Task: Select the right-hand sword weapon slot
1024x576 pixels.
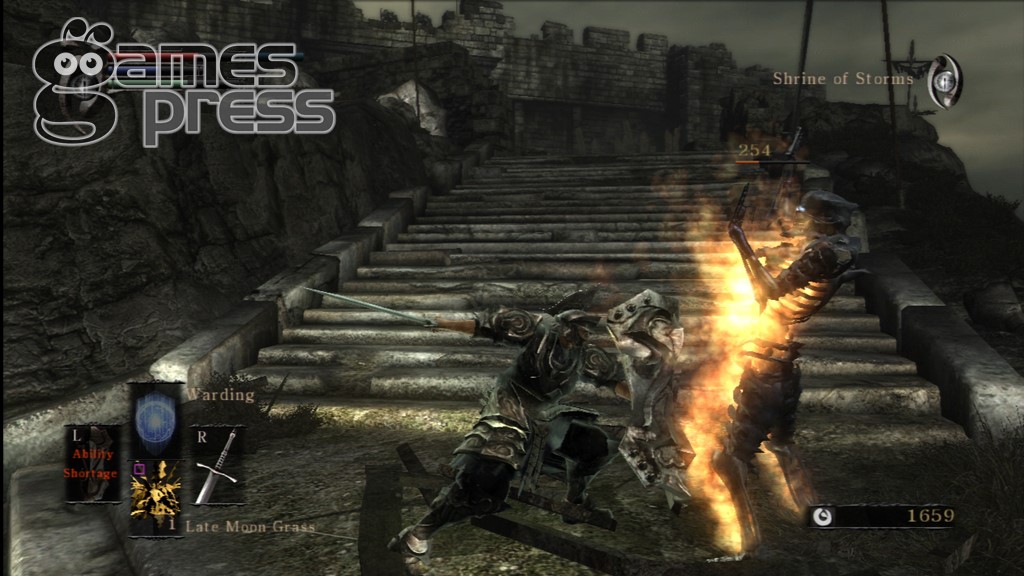Action: pyautogui.click(x=218, y=465)
